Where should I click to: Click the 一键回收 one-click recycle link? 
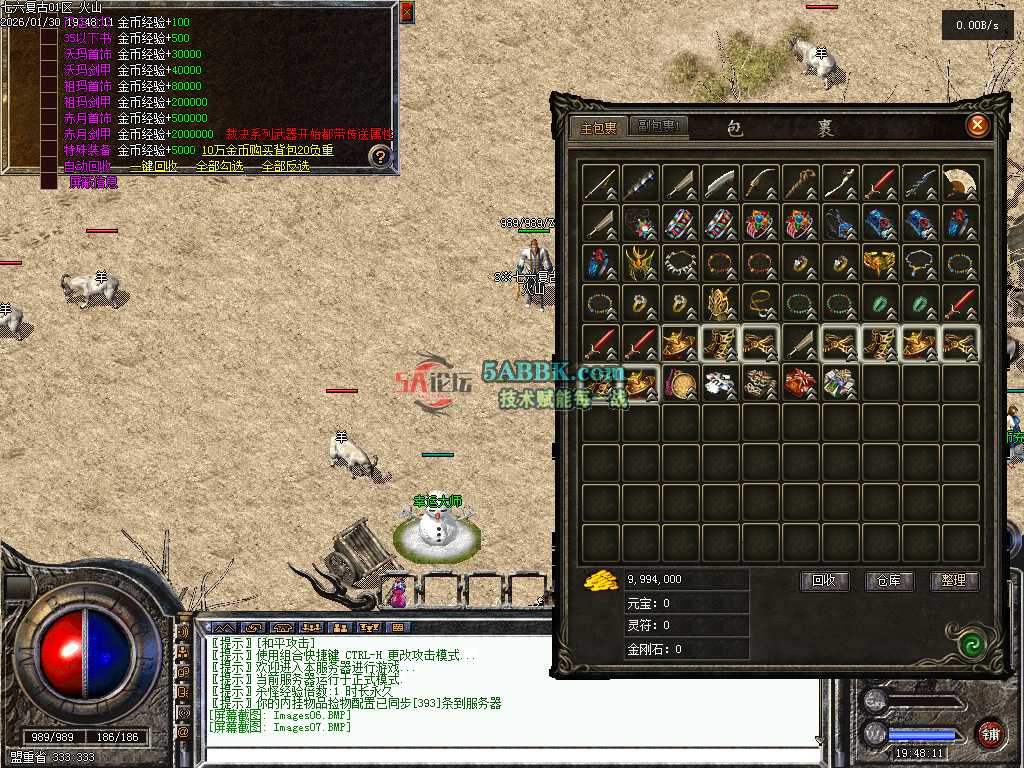[x=153, y=166]
